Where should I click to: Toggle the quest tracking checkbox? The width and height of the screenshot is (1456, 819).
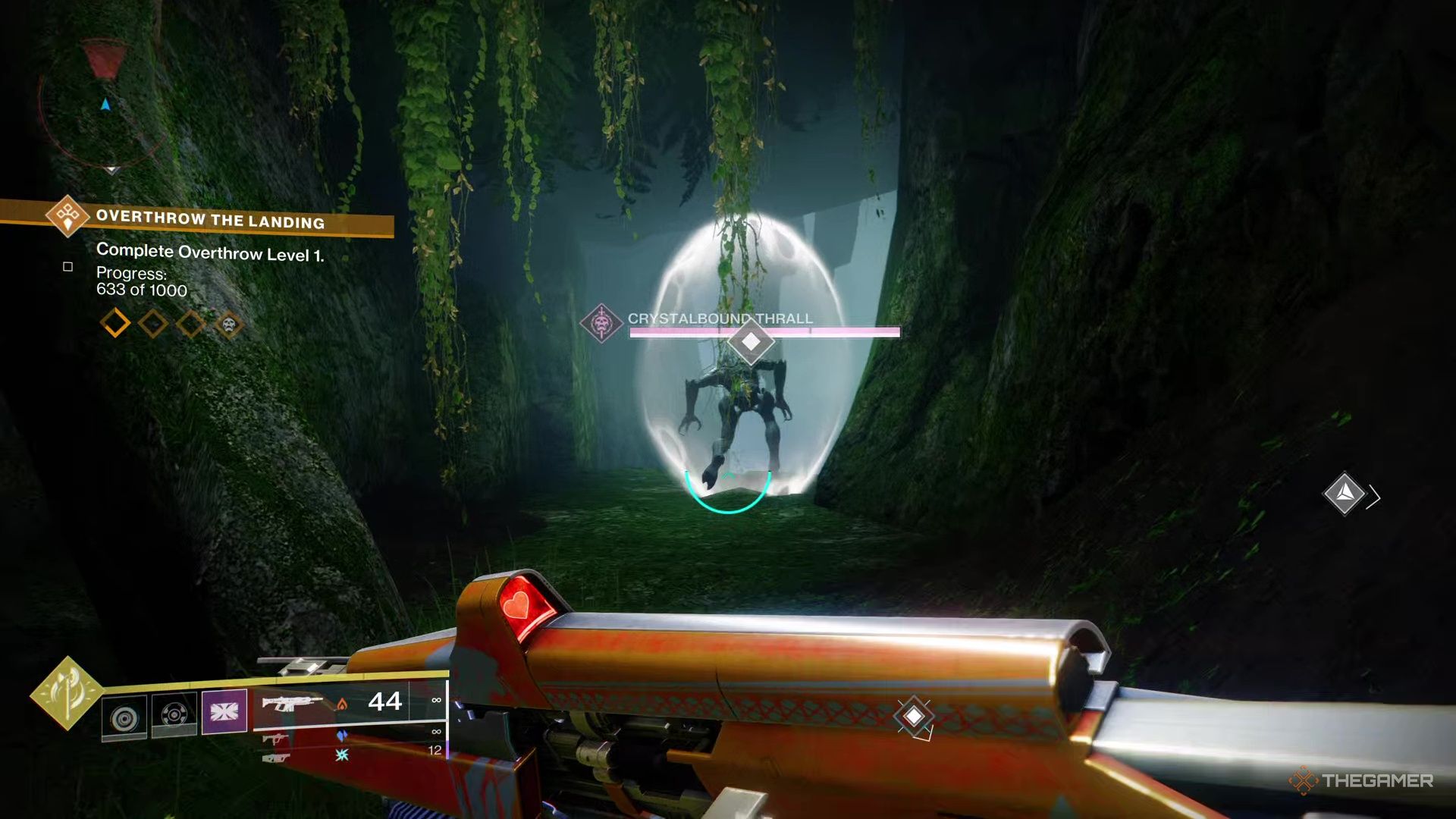point(67,267)
